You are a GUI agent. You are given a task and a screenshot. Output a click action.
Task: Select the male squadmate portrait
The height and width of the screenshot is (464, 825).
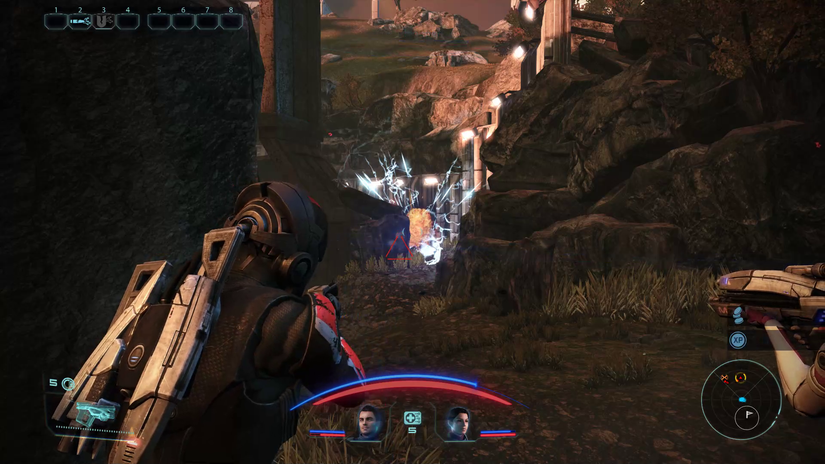(366, 423)
